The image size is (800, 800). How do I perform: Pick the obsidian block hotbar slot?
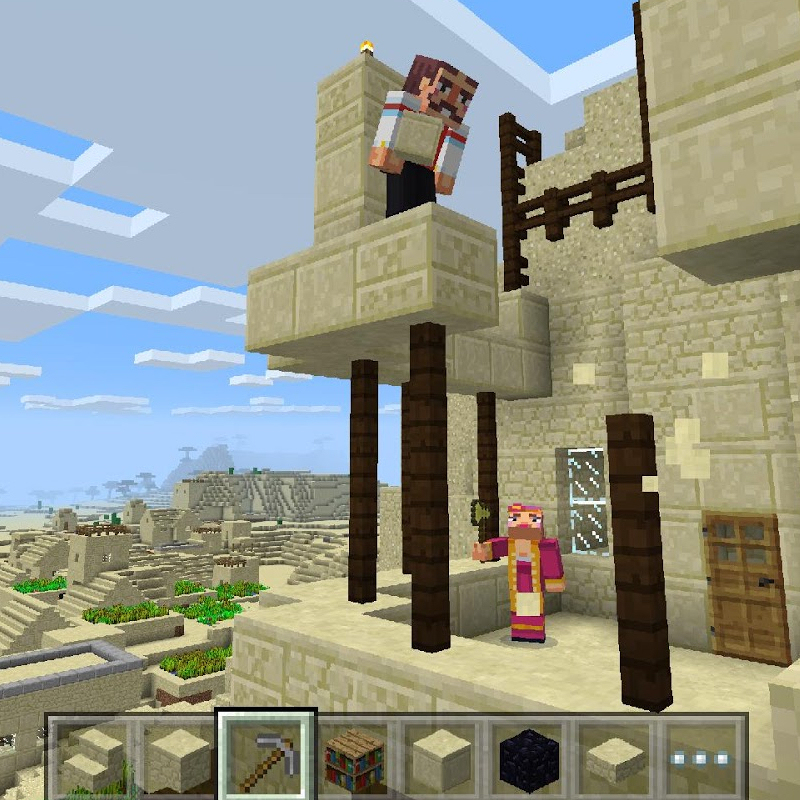[x=529, y=757]
